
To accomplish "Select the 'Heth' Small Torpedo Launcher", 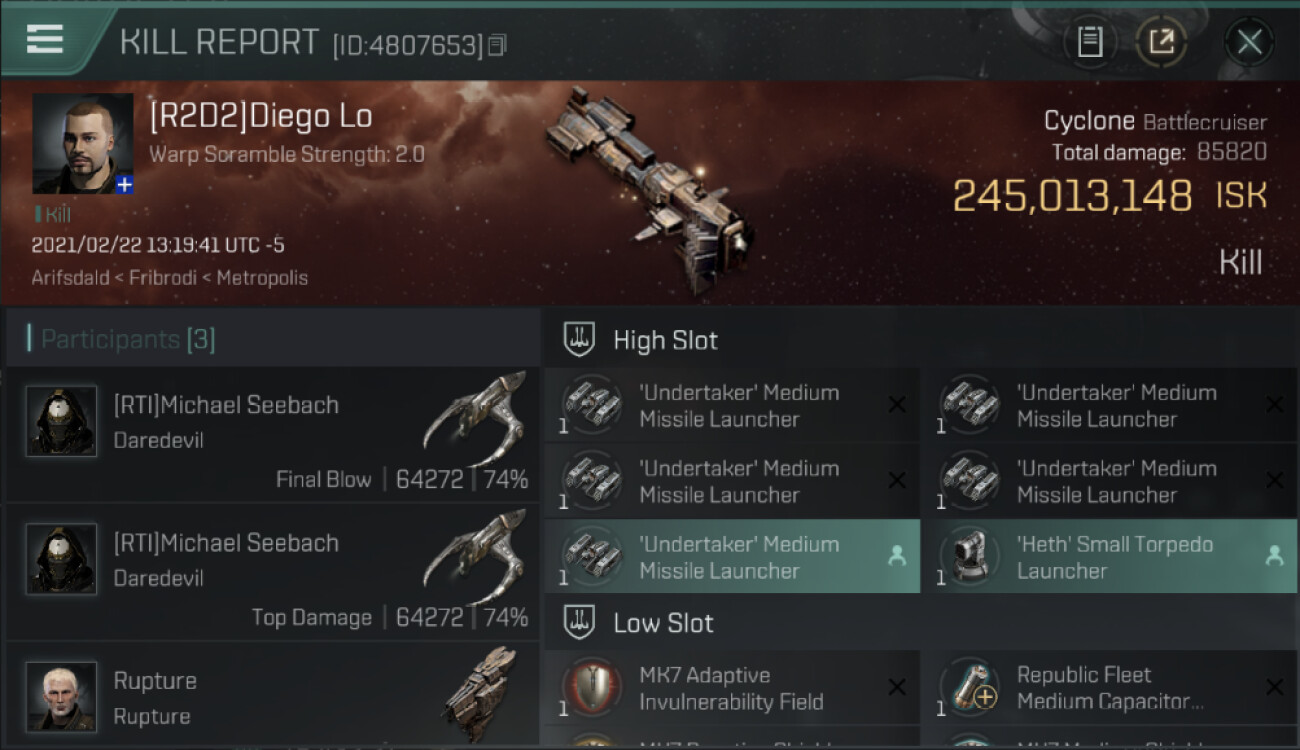I will (x=1110, y=557).
